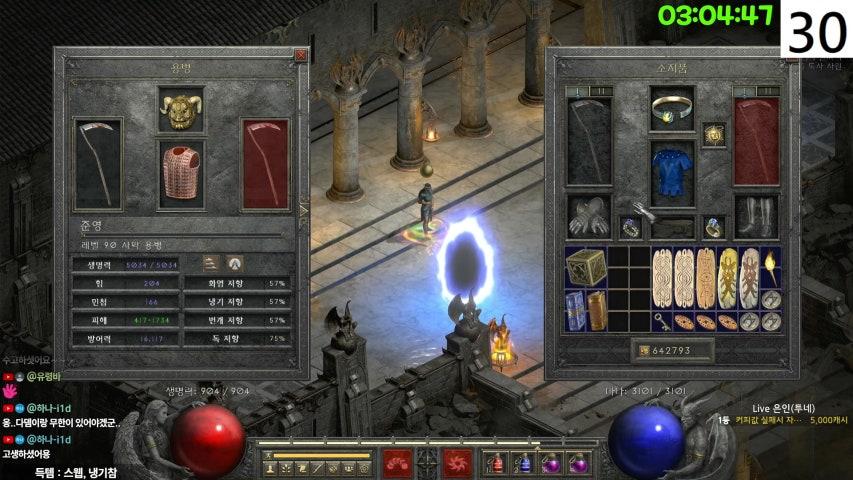The width and height of the screenshot is (853, 480).
Task: Select the torch charm in inventory
Action: click(x=772, y=264)
